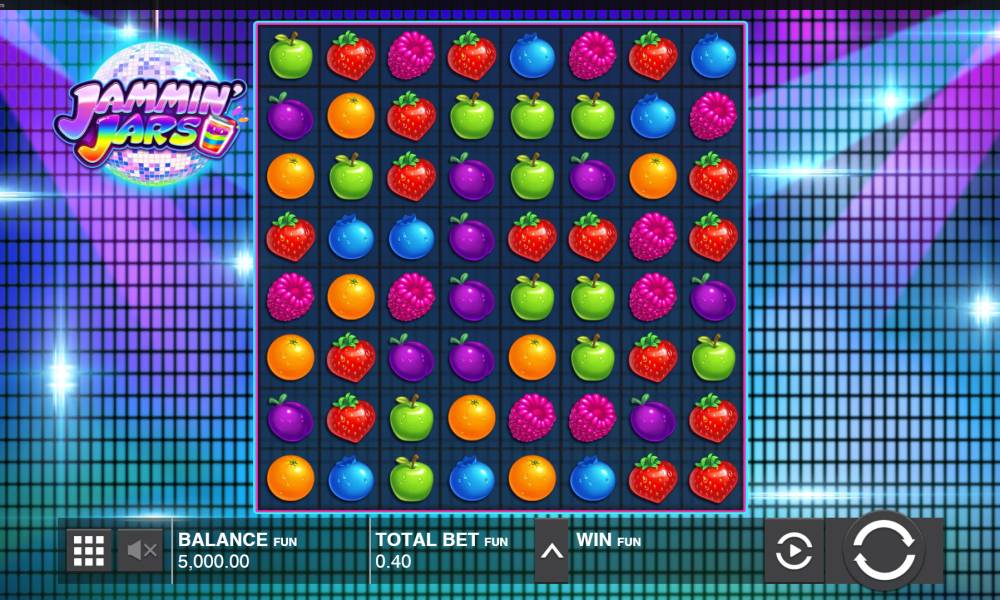The width and height of the screenshot is (1000, 600).
Task: Expand the total bet selector arrow
Action: [x=551, y=550]
